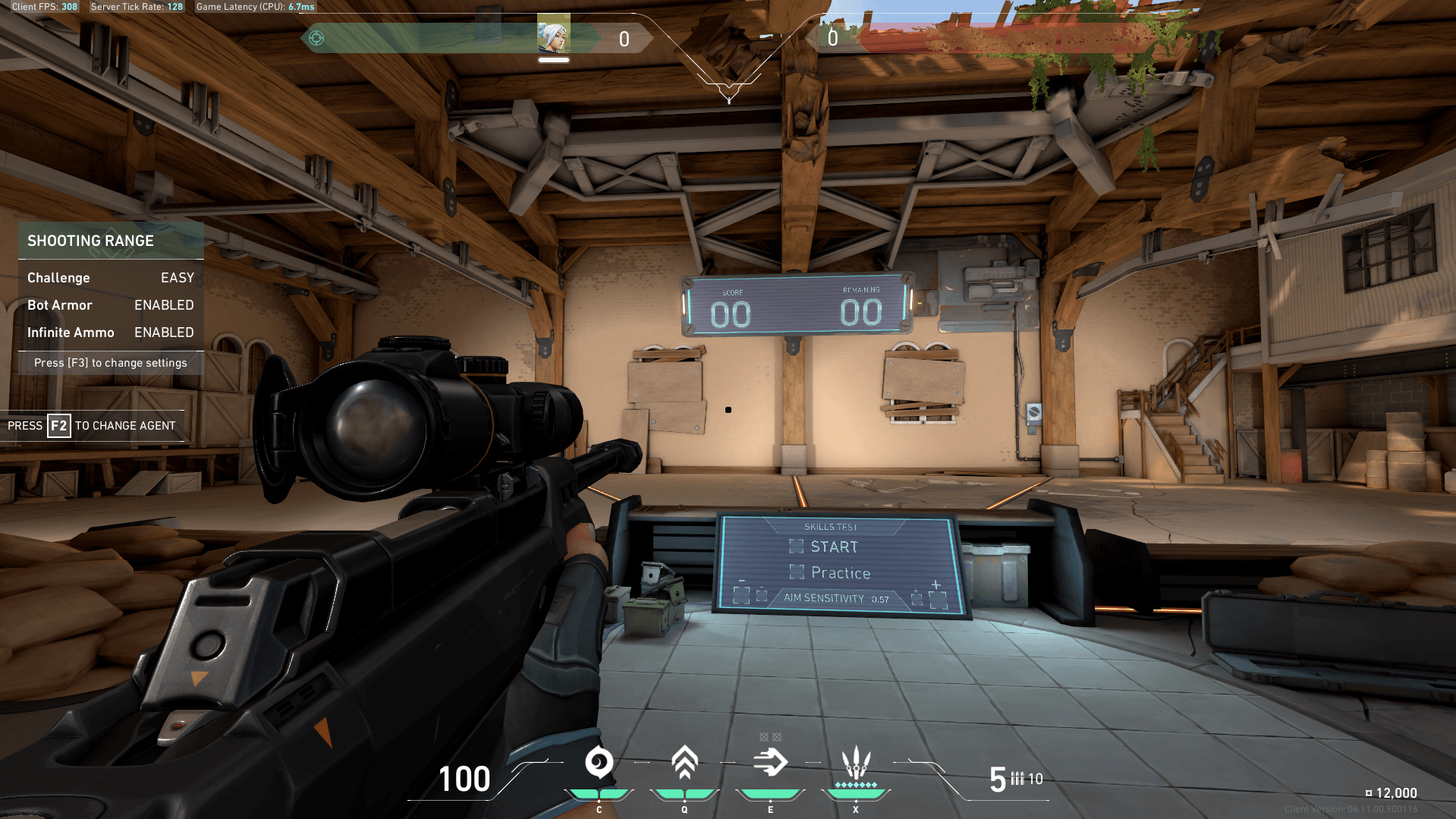The width and height of the screenshot is (1456, 819).
Task: Toggle the Infinite Ammo setting
Action: 111,332
